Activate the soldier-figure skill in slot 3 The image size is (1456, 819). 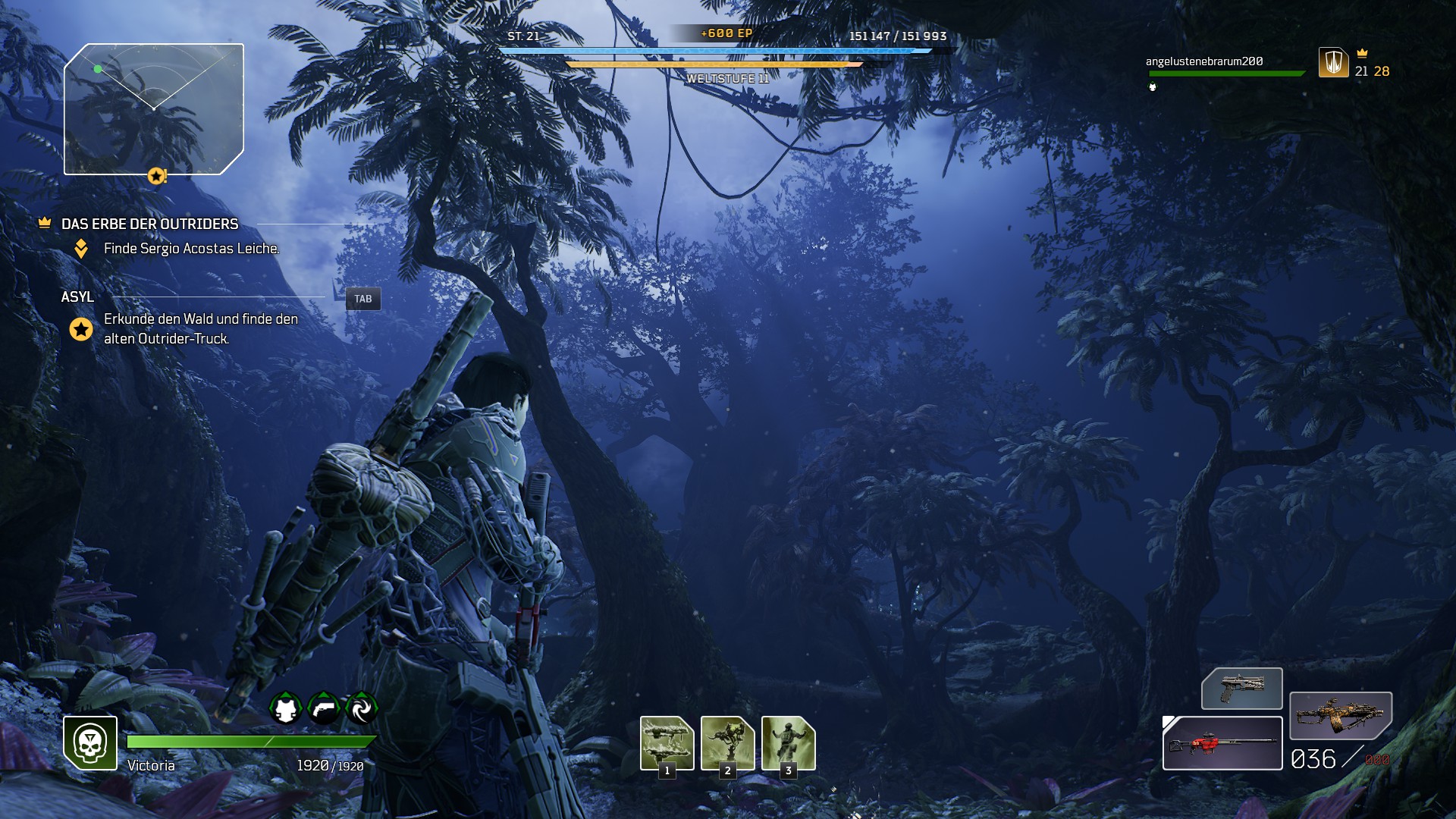[788, 742]
